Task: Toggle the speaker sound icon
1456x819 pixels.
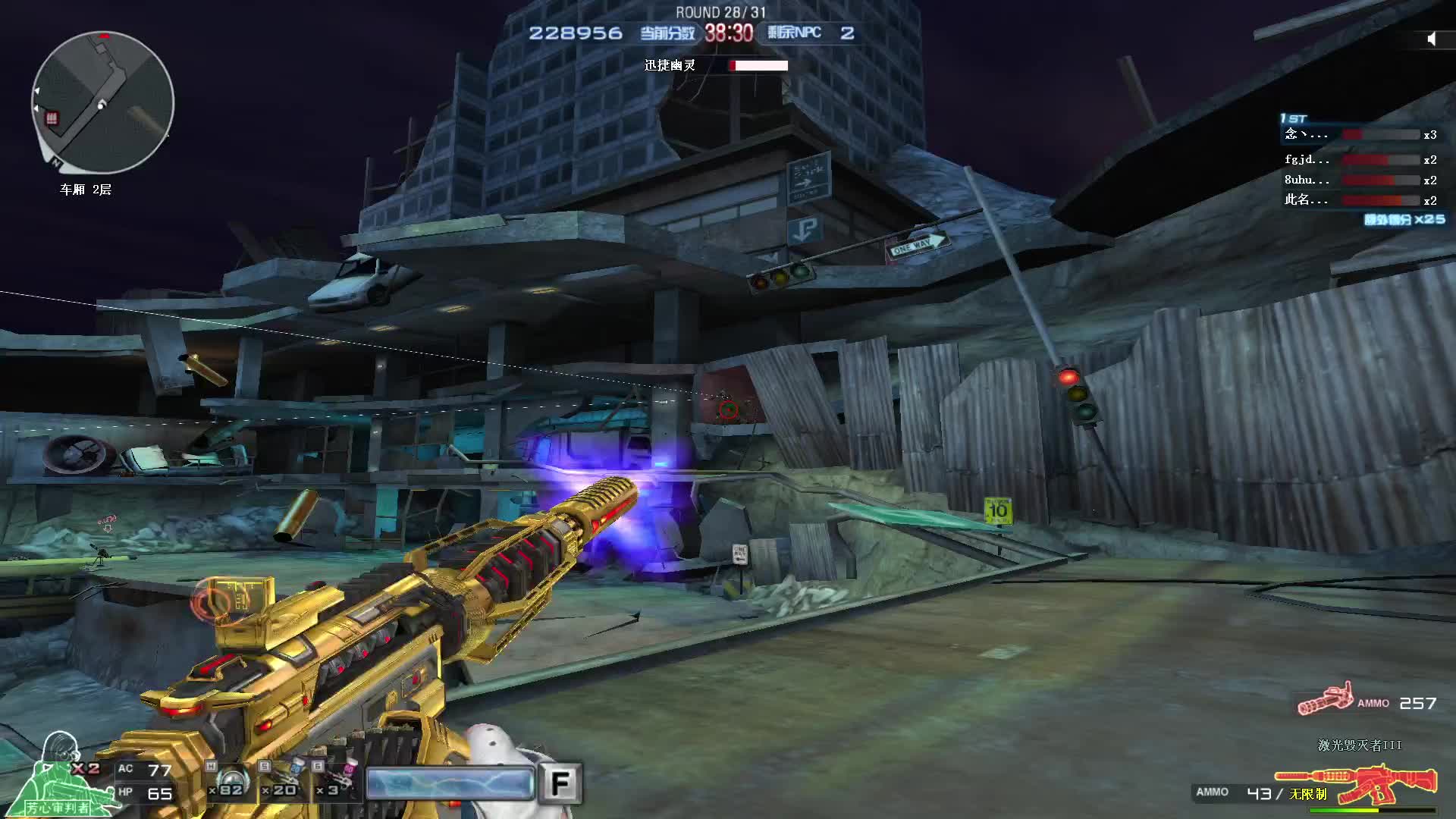Action: coord(1431,39)
